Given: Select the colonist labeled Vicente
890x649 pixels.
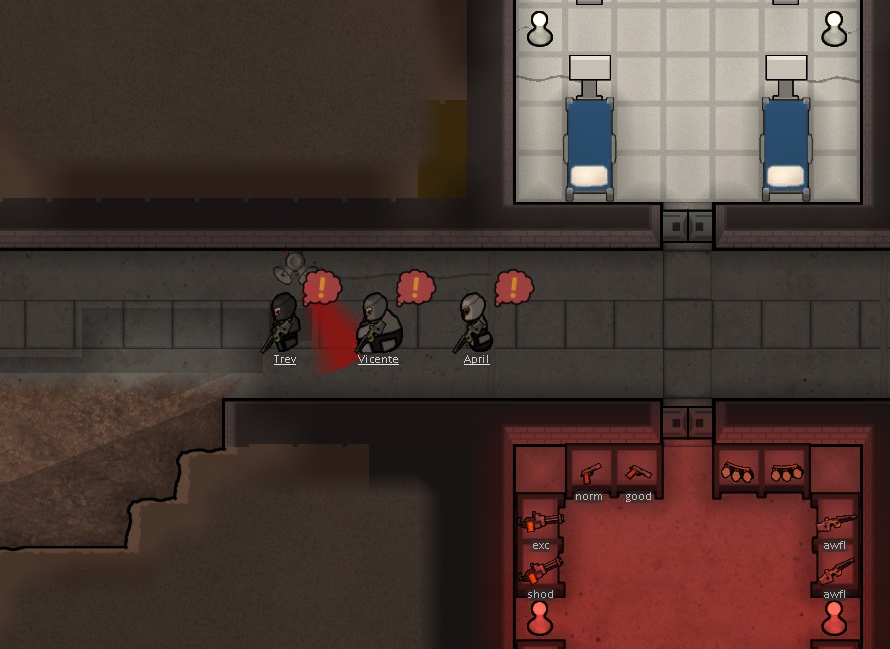Looking at the screenshot, I should click(x=377, y=322).
